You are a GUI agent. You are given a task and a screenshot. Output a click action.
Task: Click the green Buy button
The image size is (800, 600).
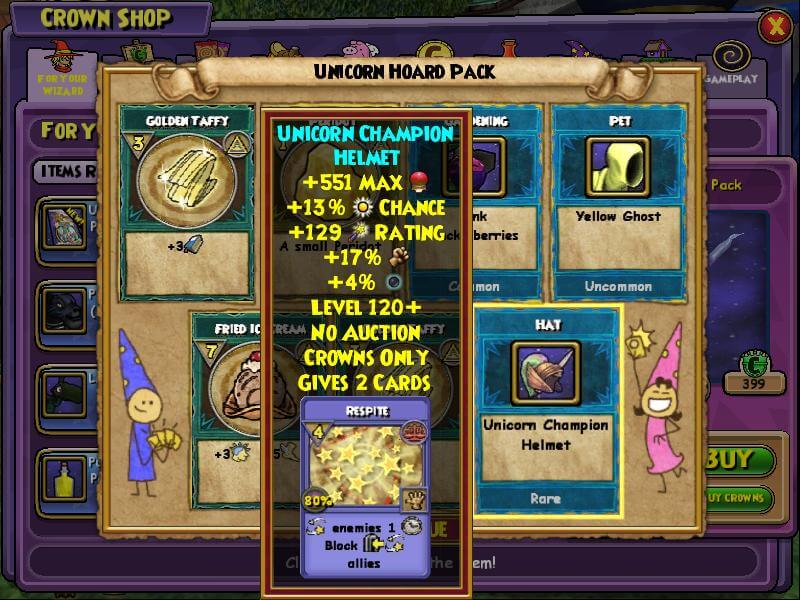coord(739,461)
